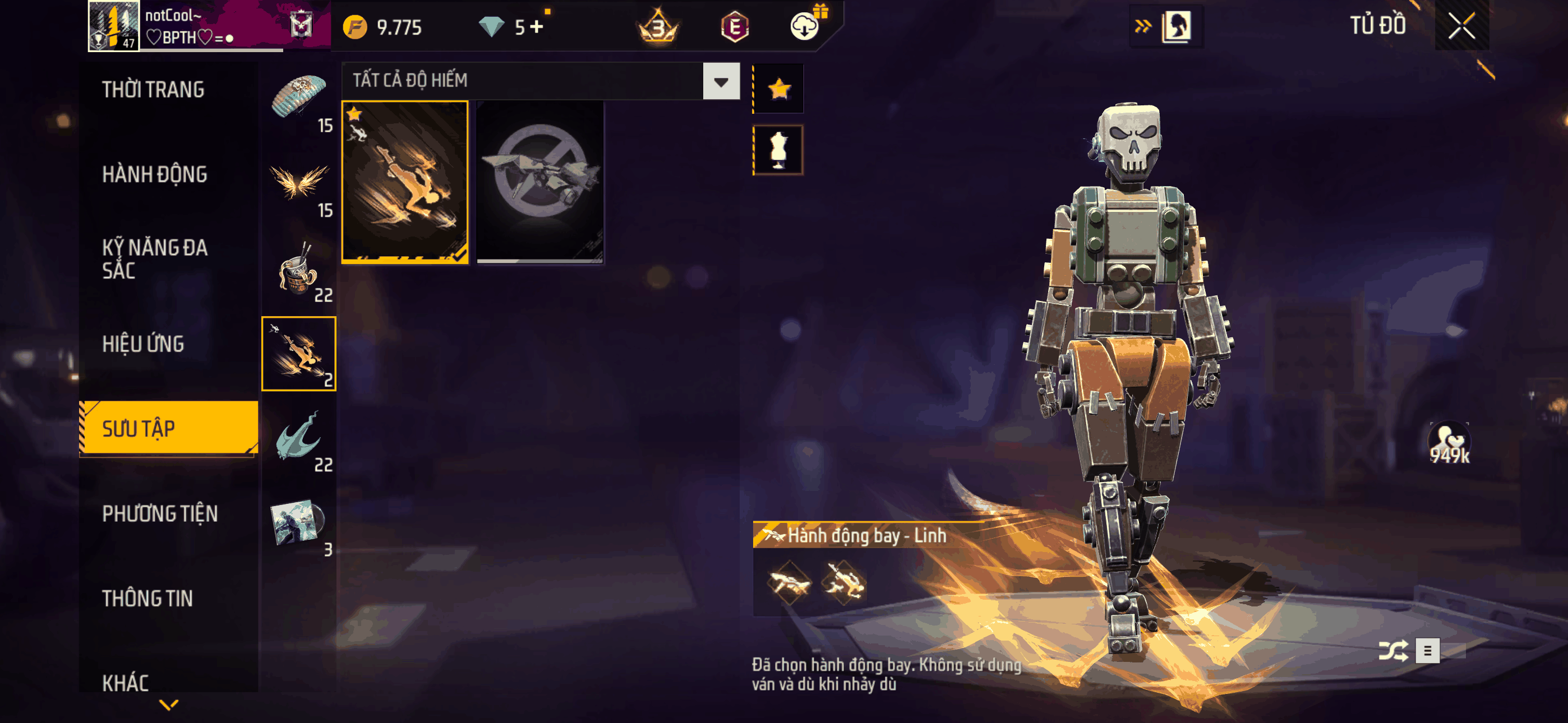Open the Thời Trang category
This screenshot has width=1568, height=723.
154,90
